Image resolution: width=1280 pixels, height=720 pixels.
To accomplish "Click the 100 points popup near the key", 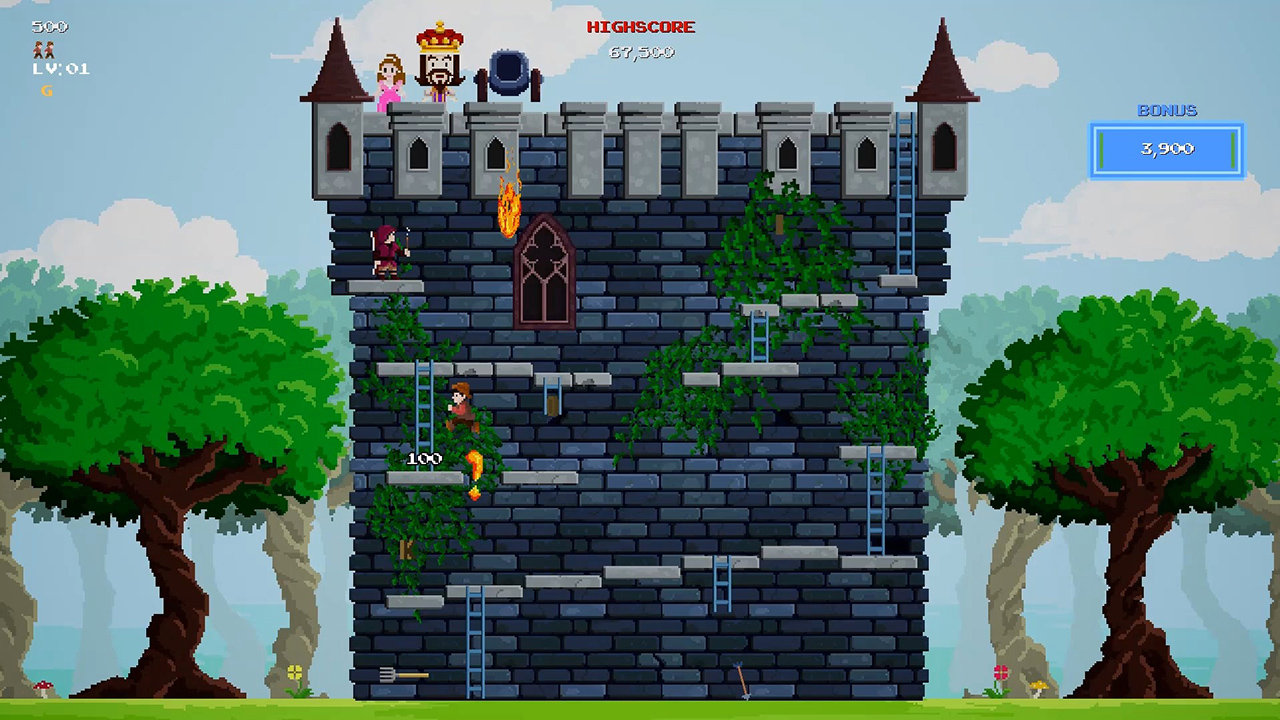I will point(424,458).
